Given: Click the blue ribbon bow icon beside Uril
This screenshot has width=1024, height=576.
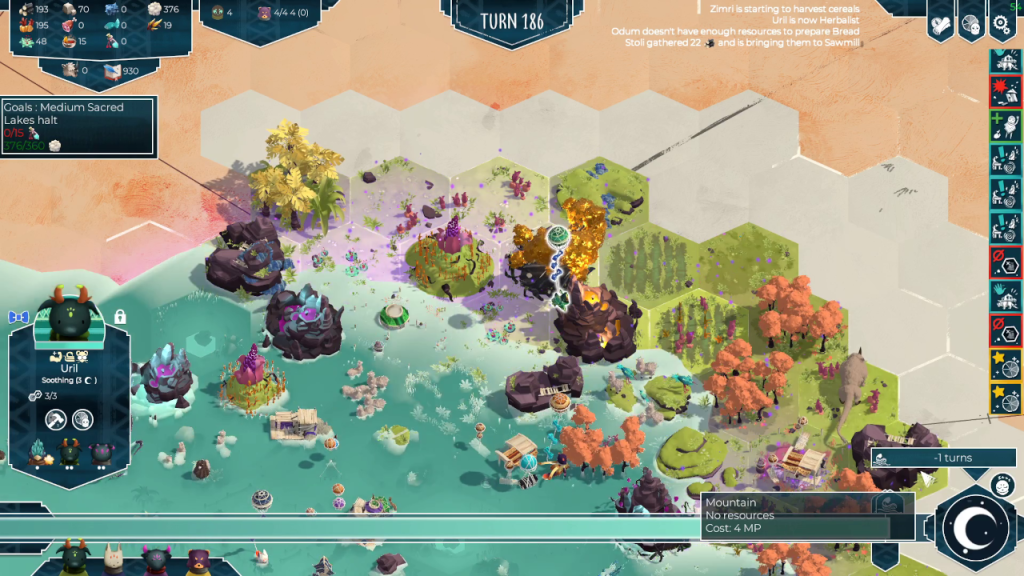Looking at the screenshot, I should point(19,317).
